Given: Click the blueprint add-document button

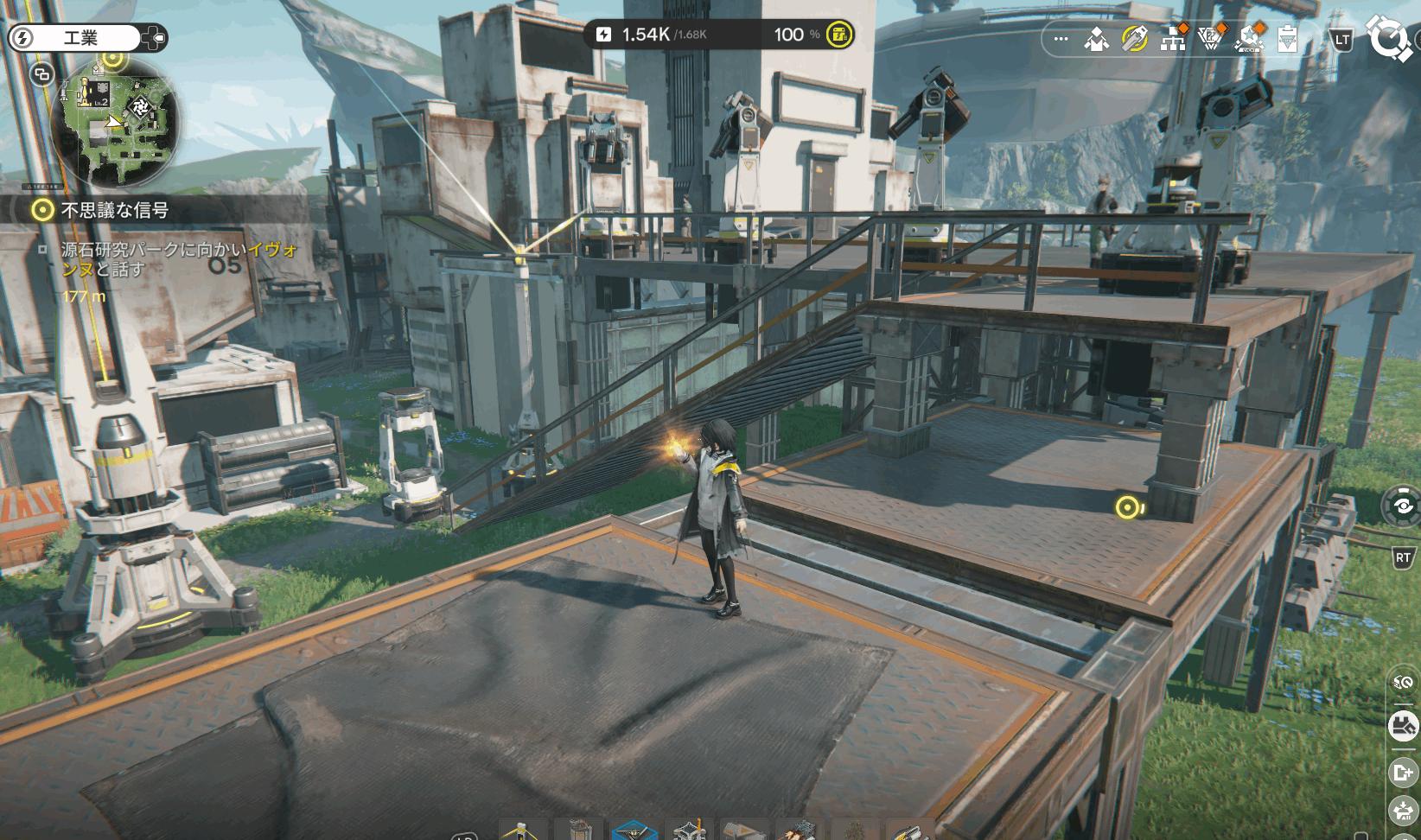Looking at the screenshot, I should [1401, 771].
